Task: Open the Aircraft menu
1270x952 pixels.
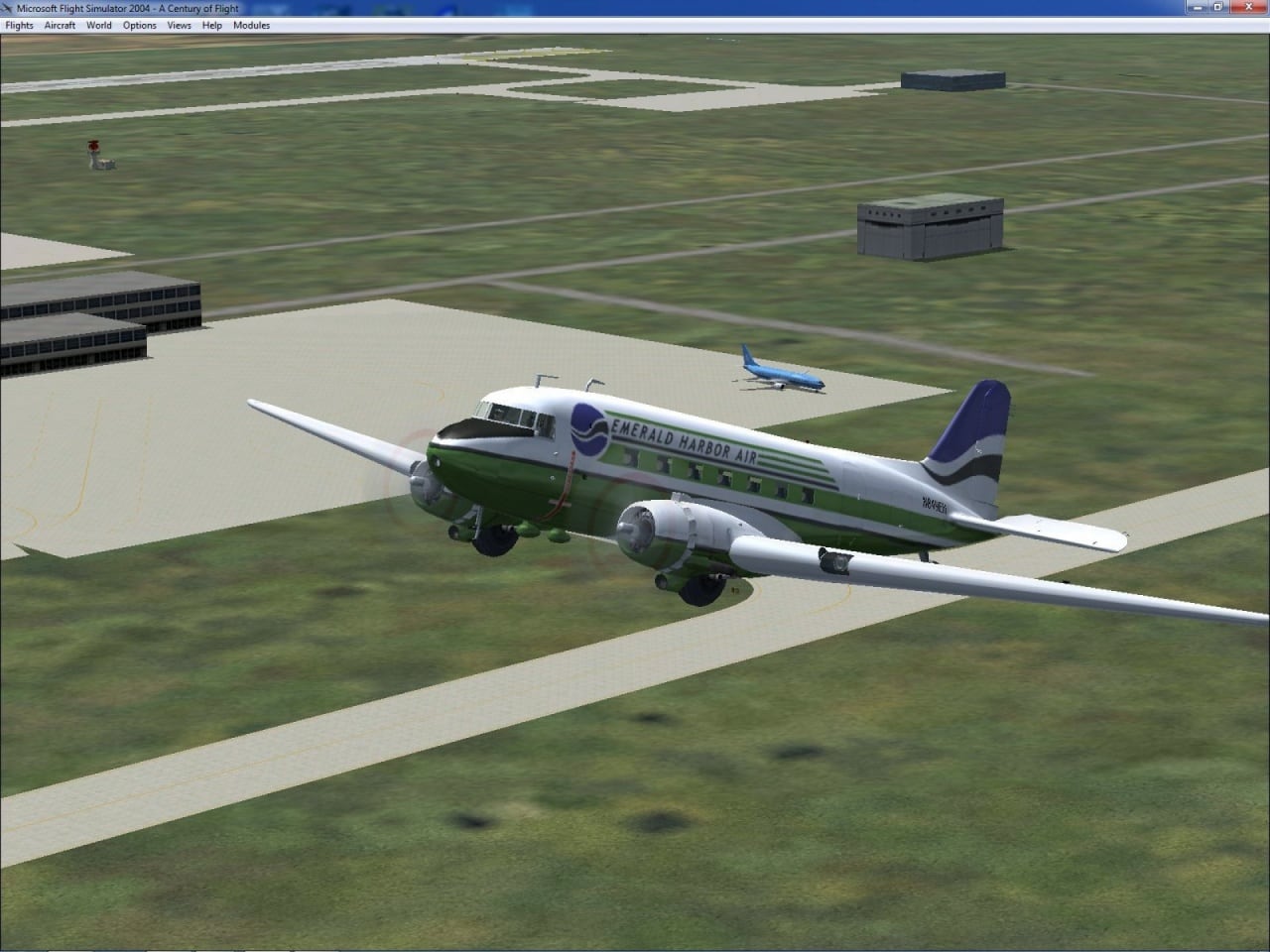Action: [x=60, y=25]
